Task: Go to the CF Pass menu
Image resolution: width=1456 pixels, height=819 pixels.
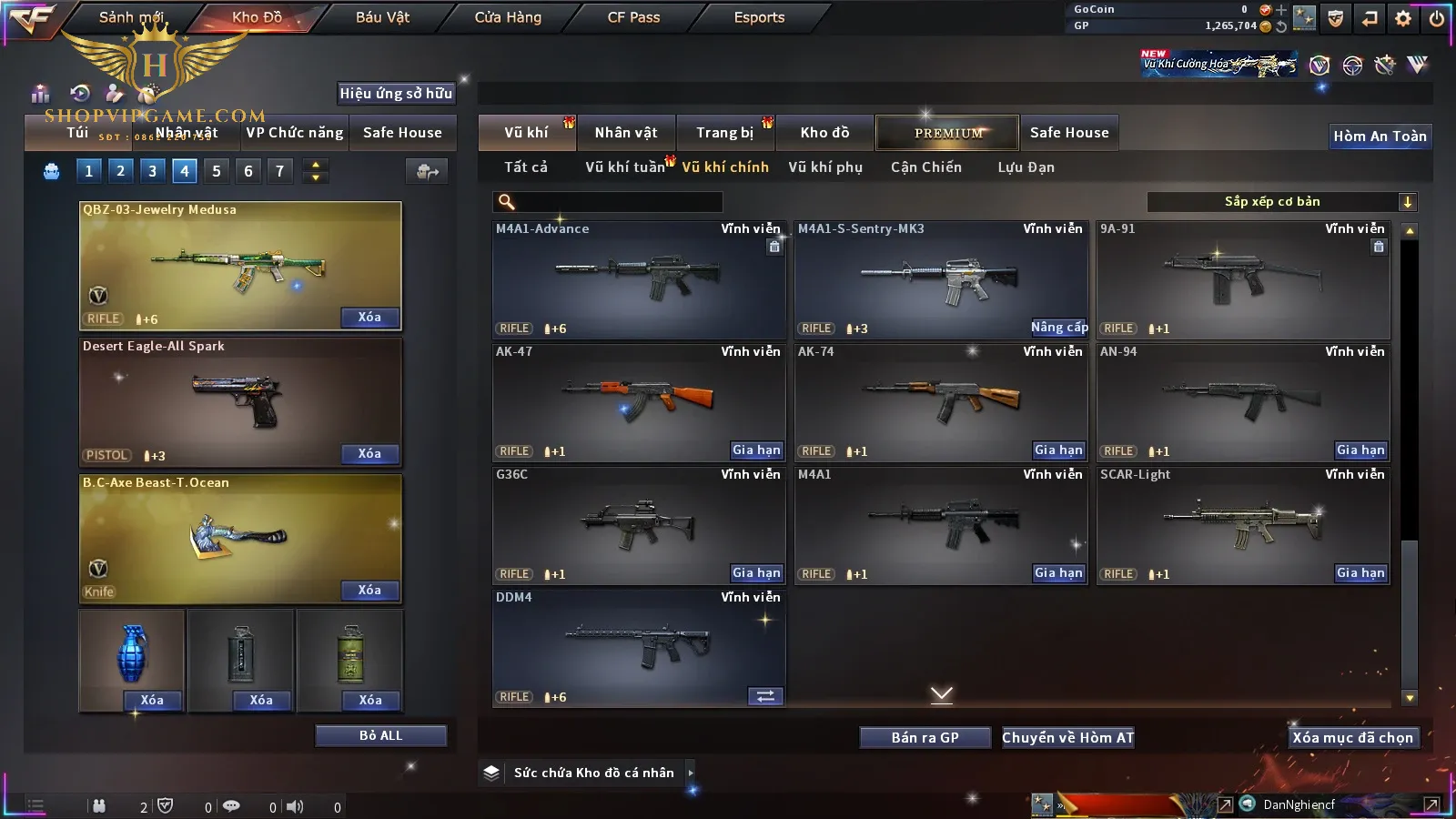Action: (633, 17)
